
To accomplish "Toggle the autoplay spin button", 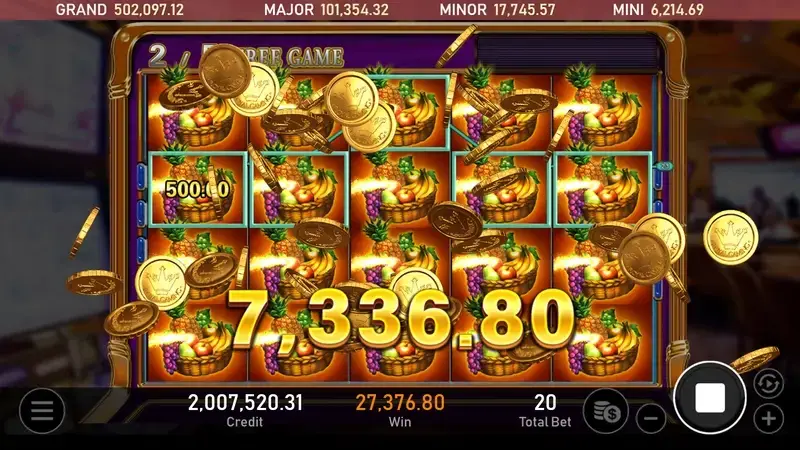I will 767,383.
